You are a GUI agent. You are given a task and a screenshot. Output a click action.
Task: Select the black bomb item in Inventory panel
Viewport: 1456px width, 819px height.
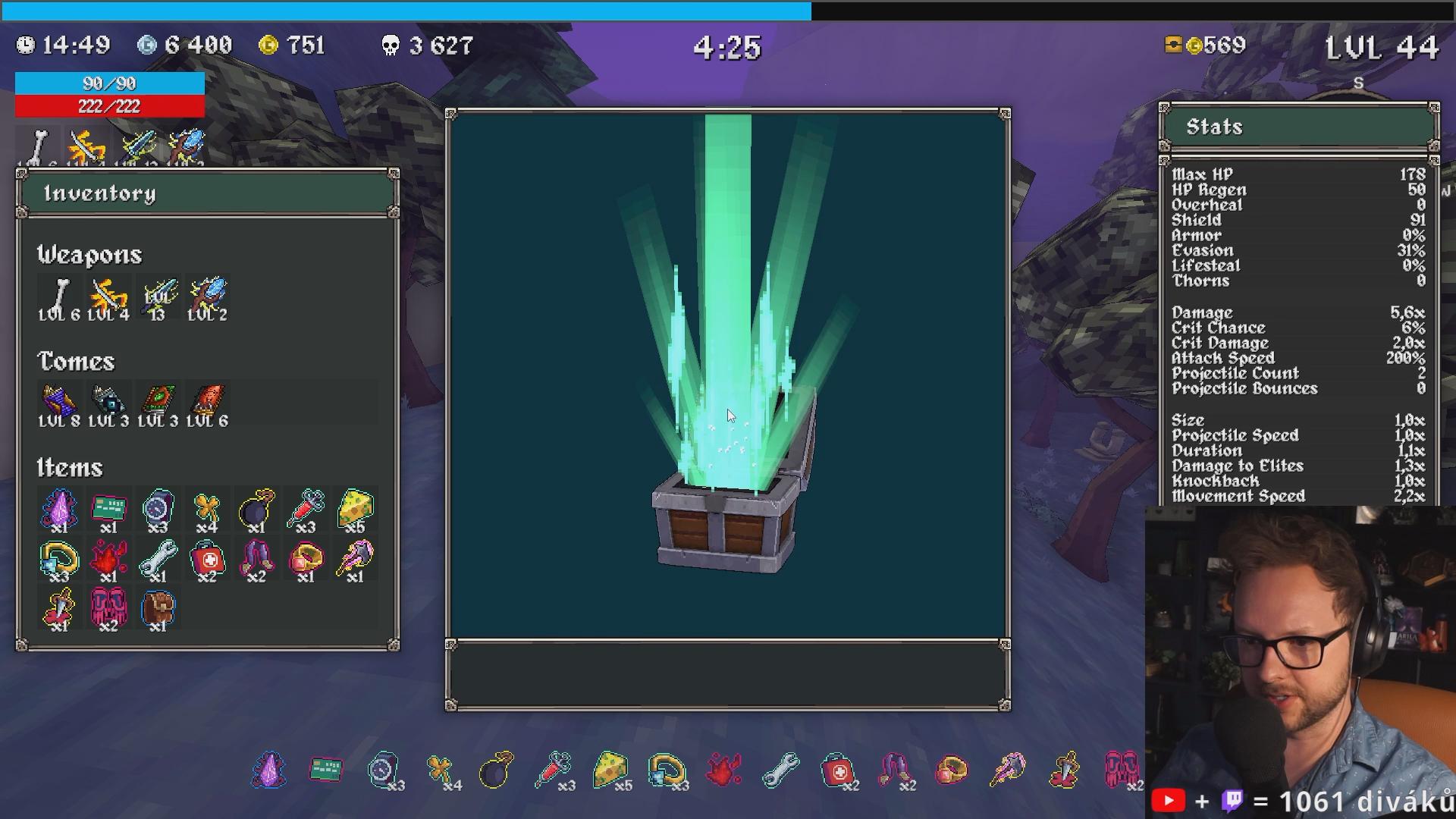click(x=256, y=508)
